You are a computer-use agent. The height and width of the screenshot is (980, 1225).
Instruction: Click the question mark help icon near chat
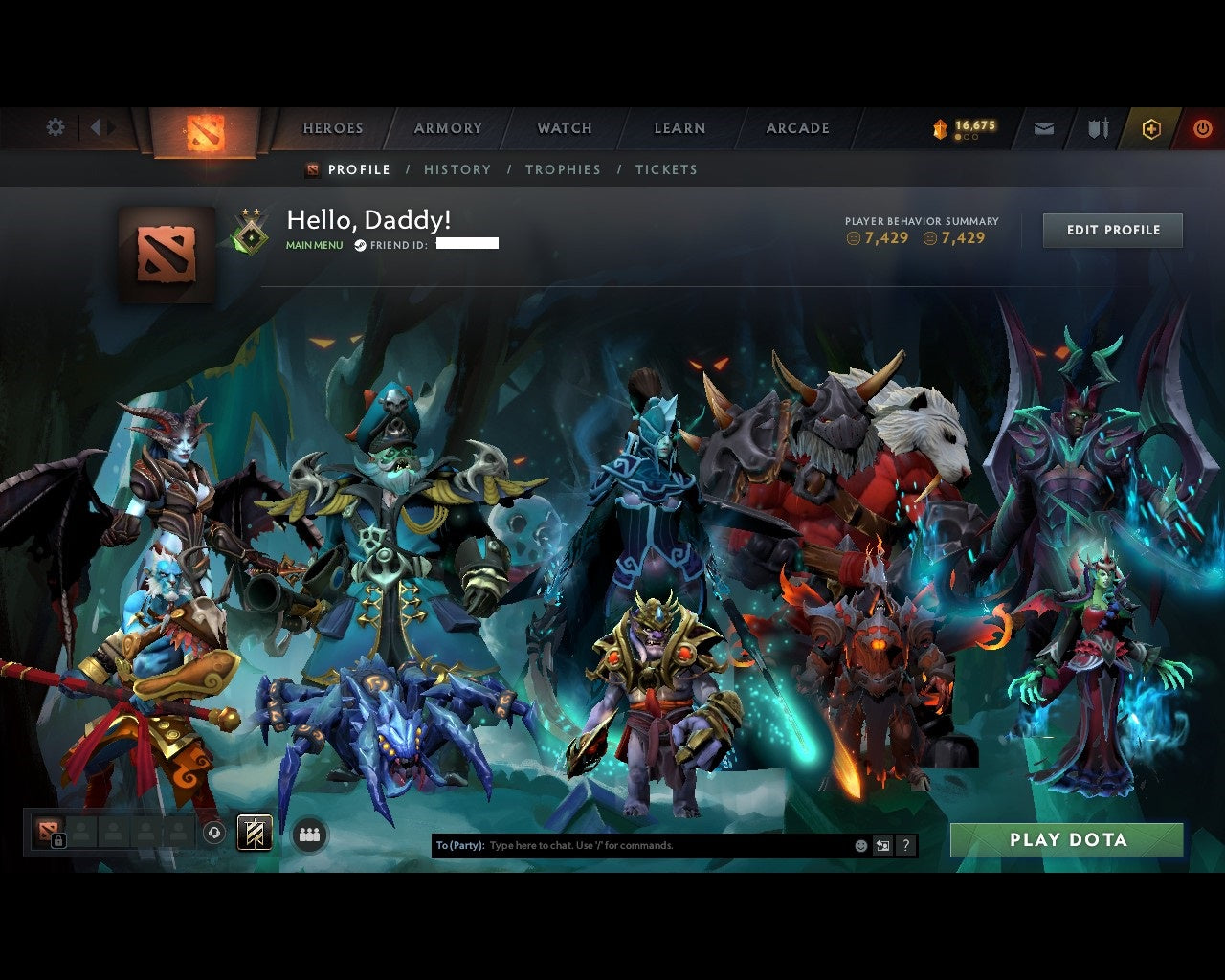[905, 845]
